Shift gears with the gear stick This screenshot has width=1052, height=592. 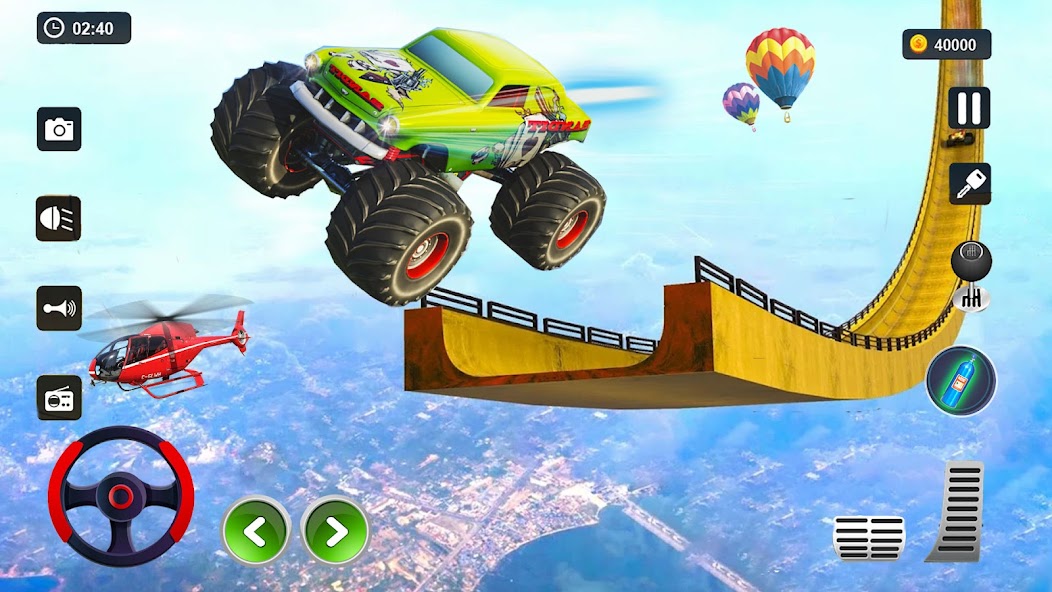pos(969,274)
